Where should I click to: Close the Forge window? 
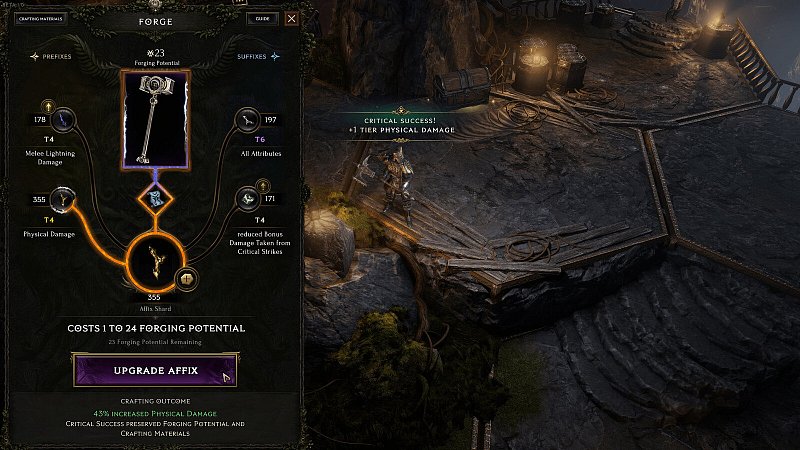291,18
